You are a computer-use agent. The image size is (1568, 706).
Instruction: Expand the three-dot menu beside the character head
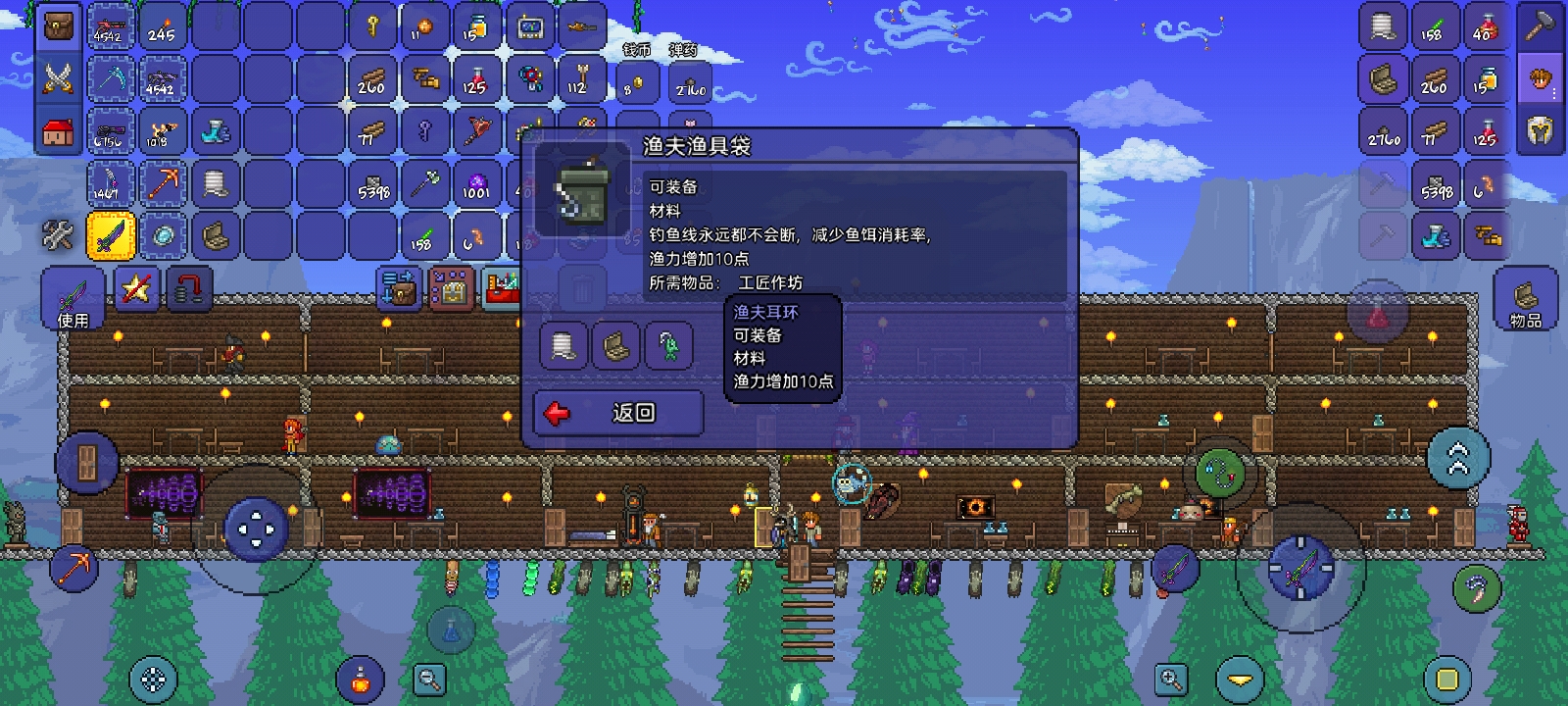tap(1556, 91)
